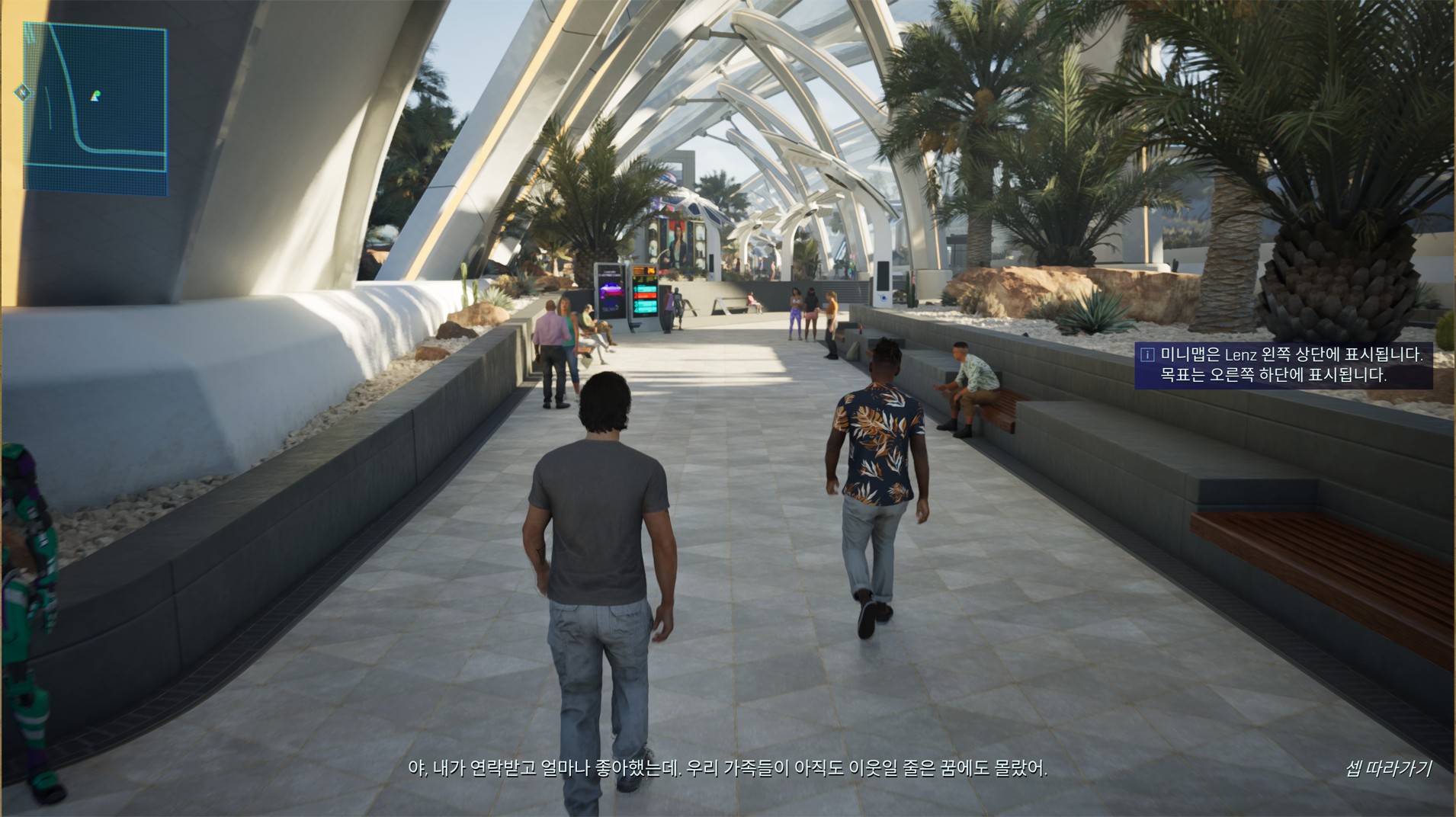The image size is (1456, 817).
Task: Select the north compass marker beside the minimap
Action: [23, 93]
